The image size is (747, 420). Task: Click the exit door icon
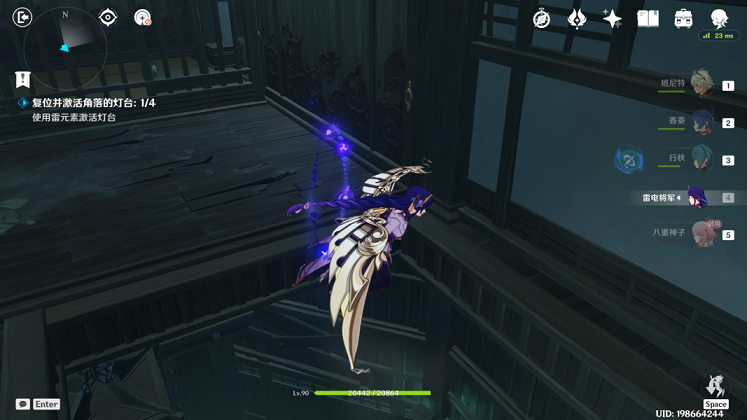coord(22,17)
